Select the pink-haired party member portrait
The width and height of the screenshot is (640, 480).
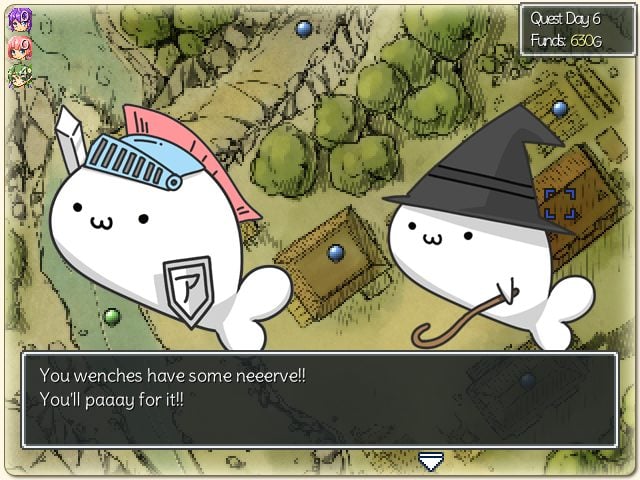[19, 48]
